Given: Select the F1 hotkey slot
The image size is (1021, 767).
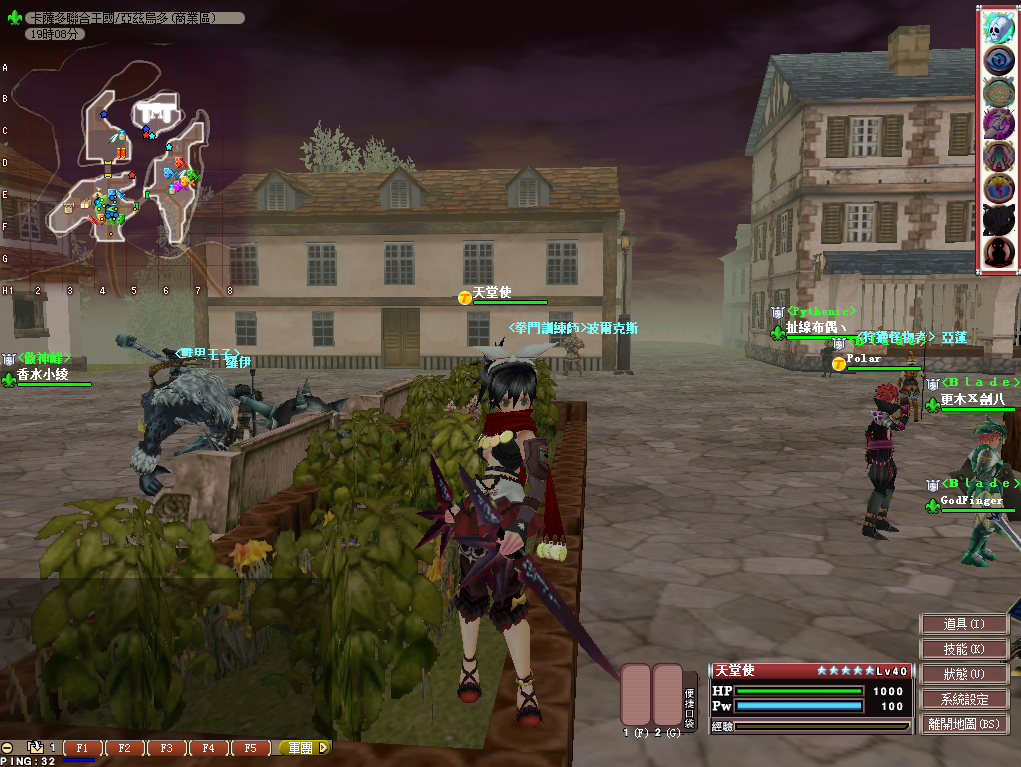Looking at the screenshot, I should [83, 748].
